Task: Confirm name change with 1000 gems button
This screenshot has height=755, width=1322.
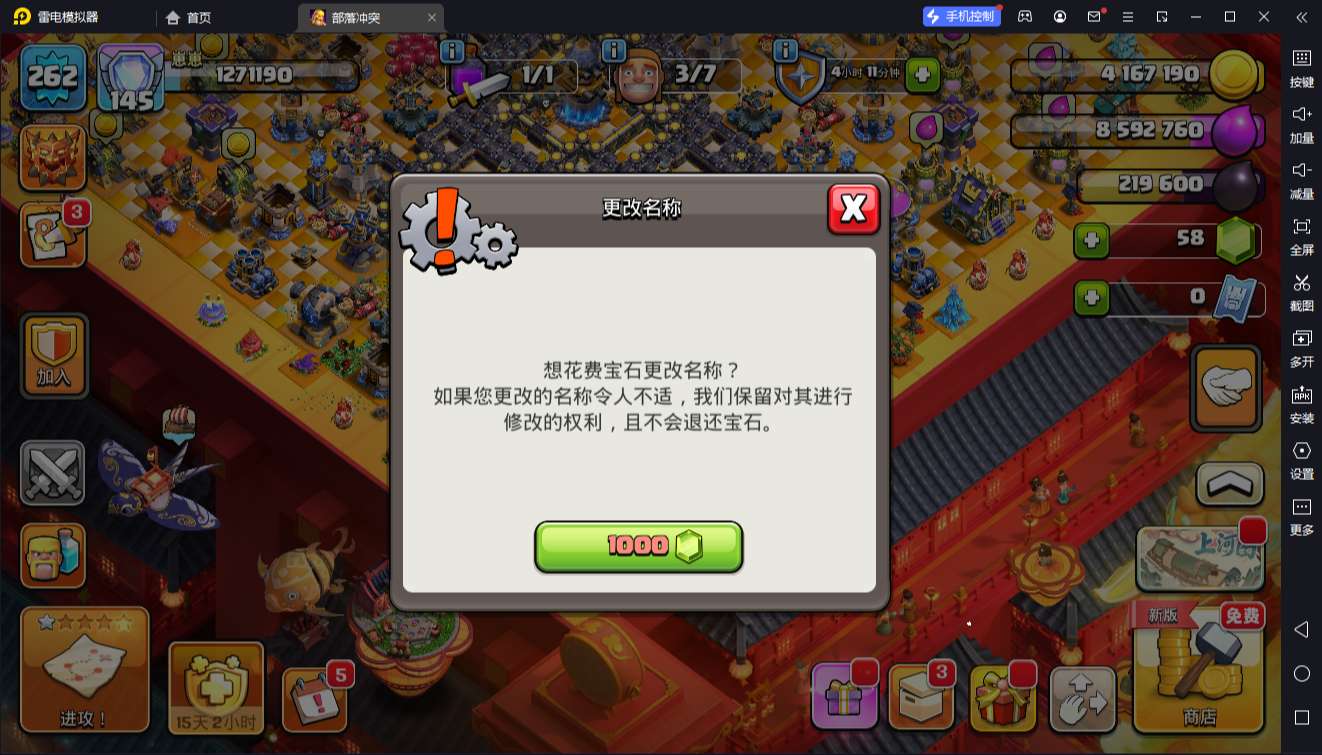Action: coord(639,547)
